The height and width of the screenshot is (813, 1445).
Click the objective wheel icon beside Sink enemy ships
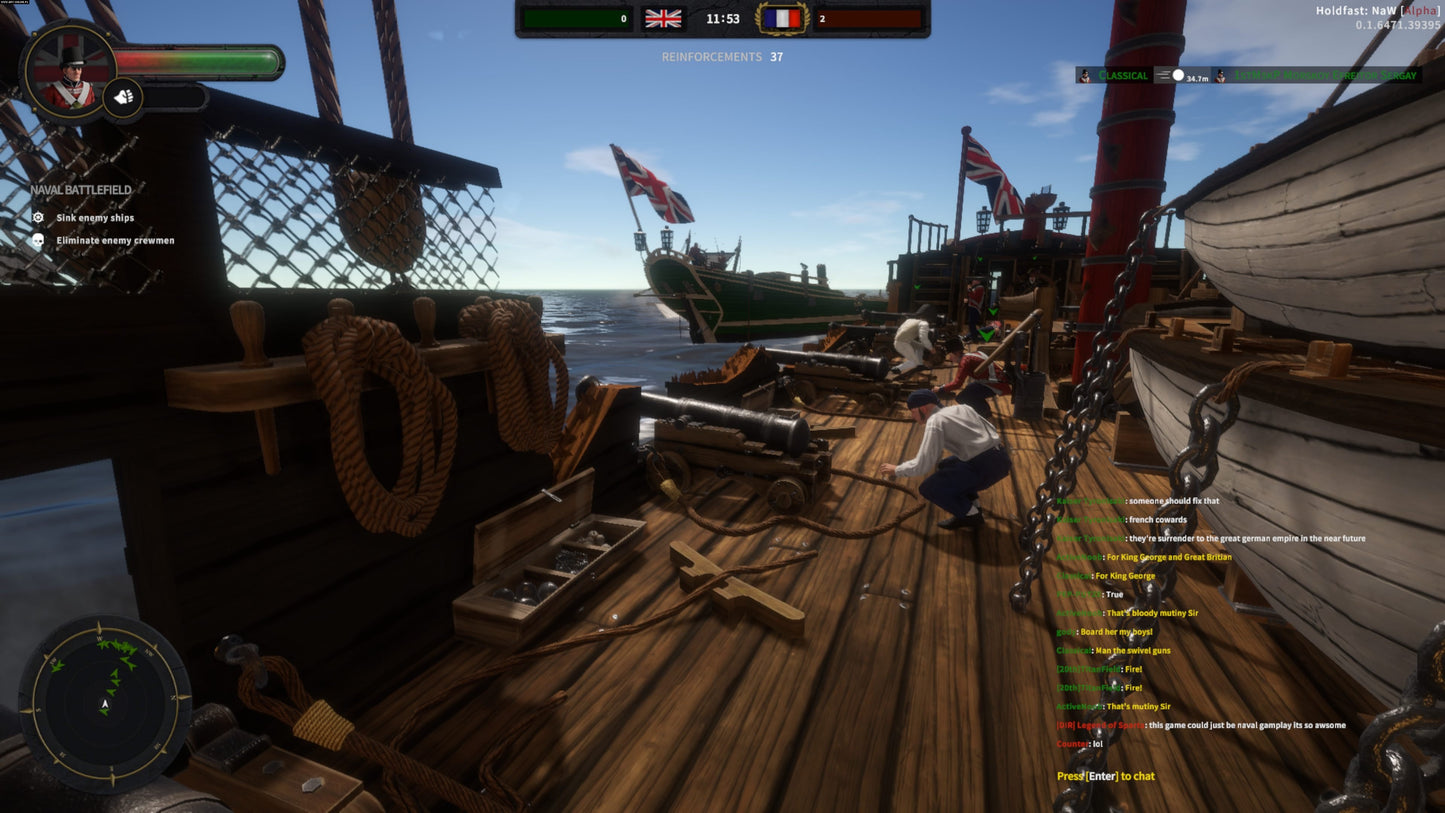point(37,217)
